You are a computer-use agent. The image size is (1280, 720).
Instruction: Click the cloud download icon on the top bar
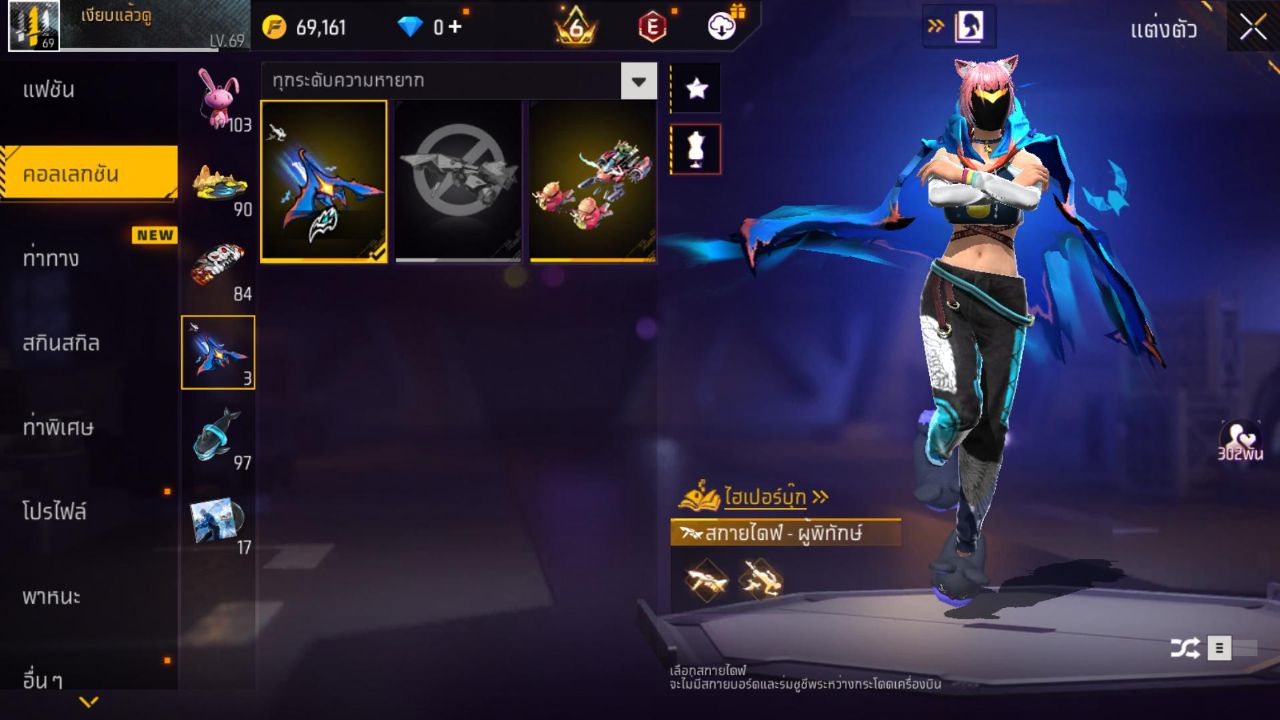722,27
